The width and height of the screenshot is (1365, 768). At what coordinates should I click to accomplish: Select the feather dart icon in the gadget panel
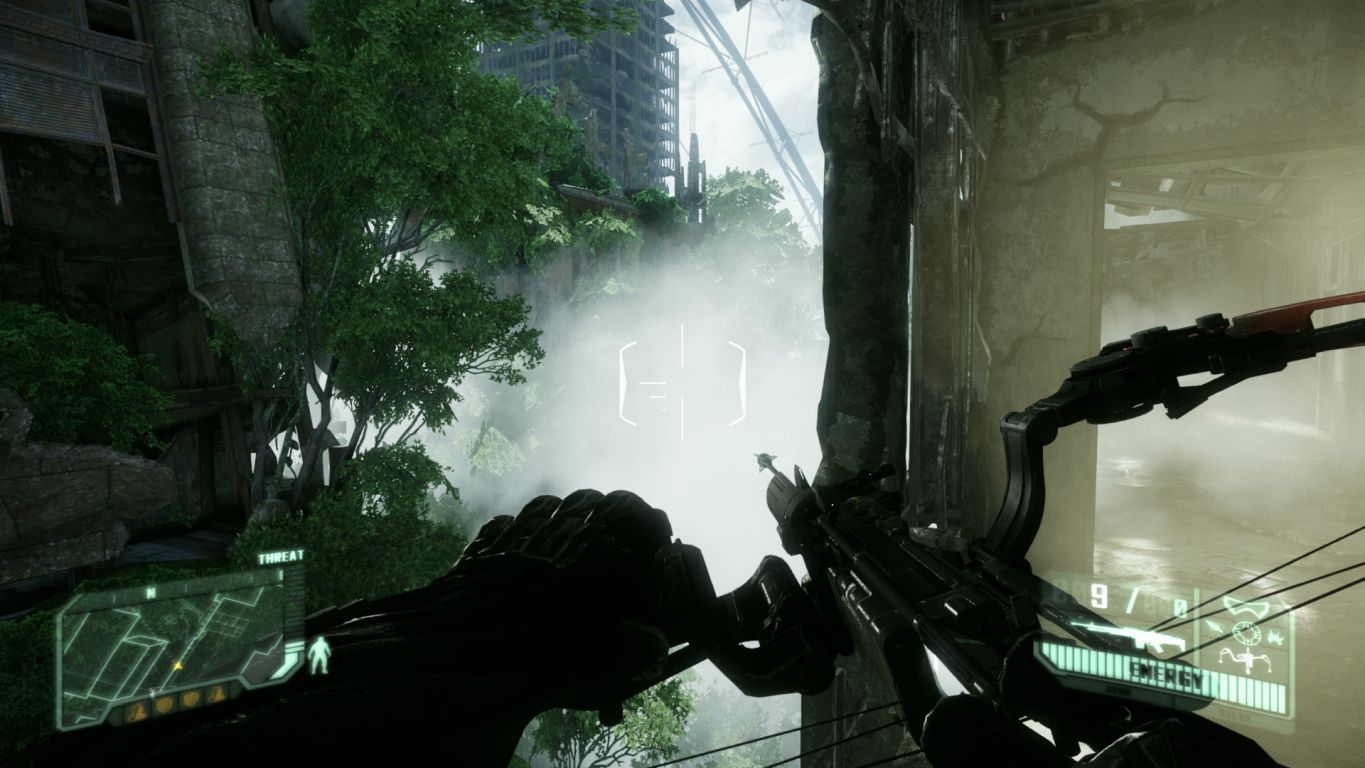point(1215,625)
